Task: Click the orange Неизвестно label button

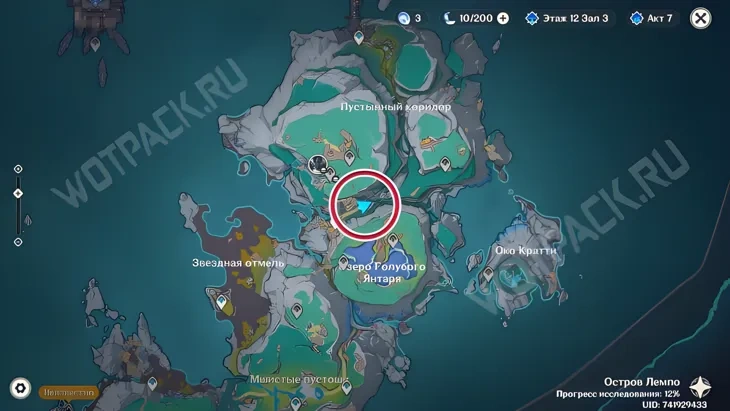Action: tap(69, 393)
